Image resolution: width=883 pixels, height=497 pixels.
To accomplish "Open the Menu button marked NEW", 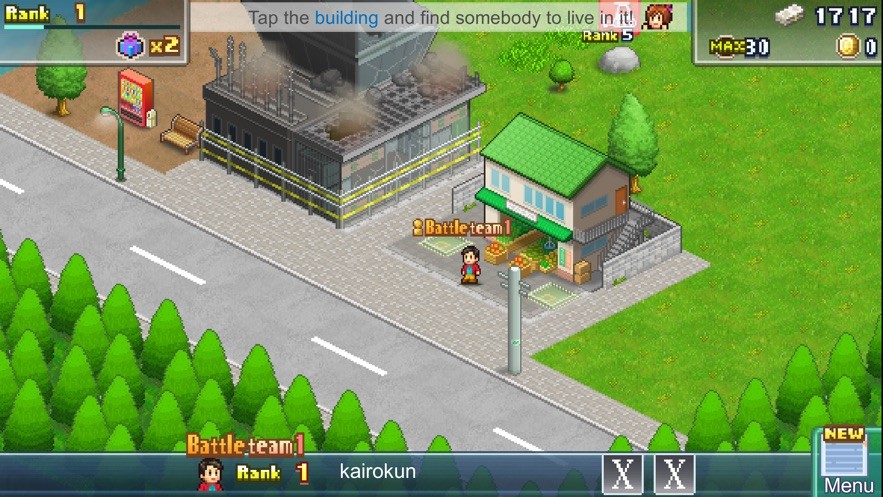I will coord(847,464).
